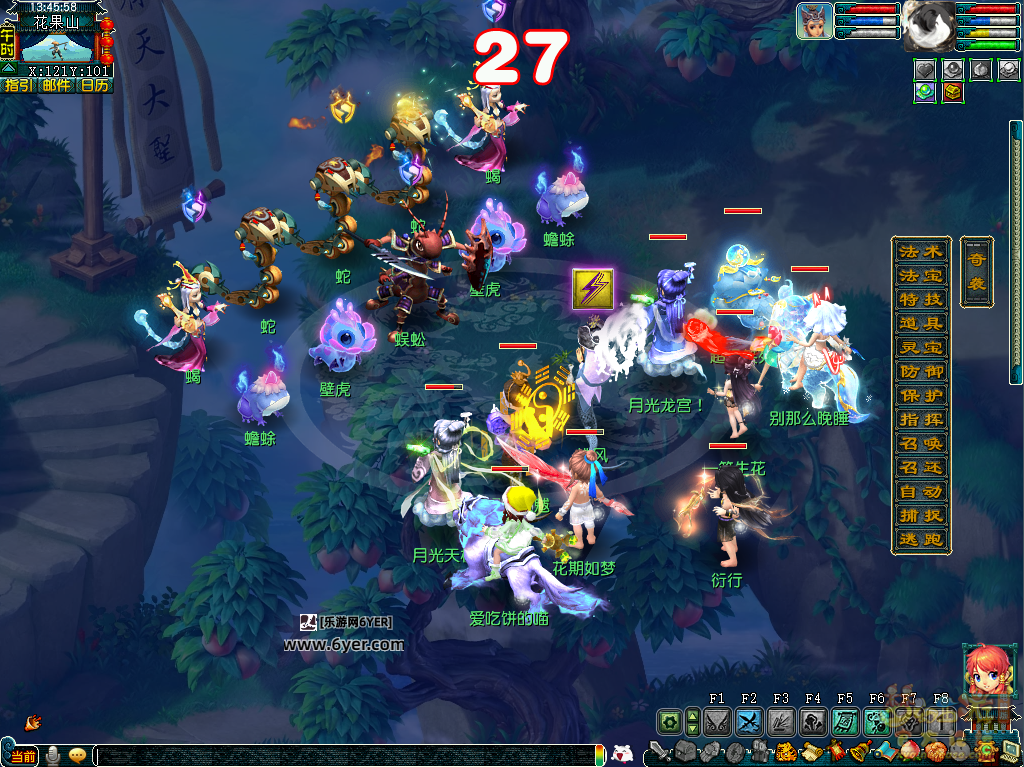Check the 邮件 mail button
The height and width of the screenshot is (767, 1024).
click(x=56, y=86)
